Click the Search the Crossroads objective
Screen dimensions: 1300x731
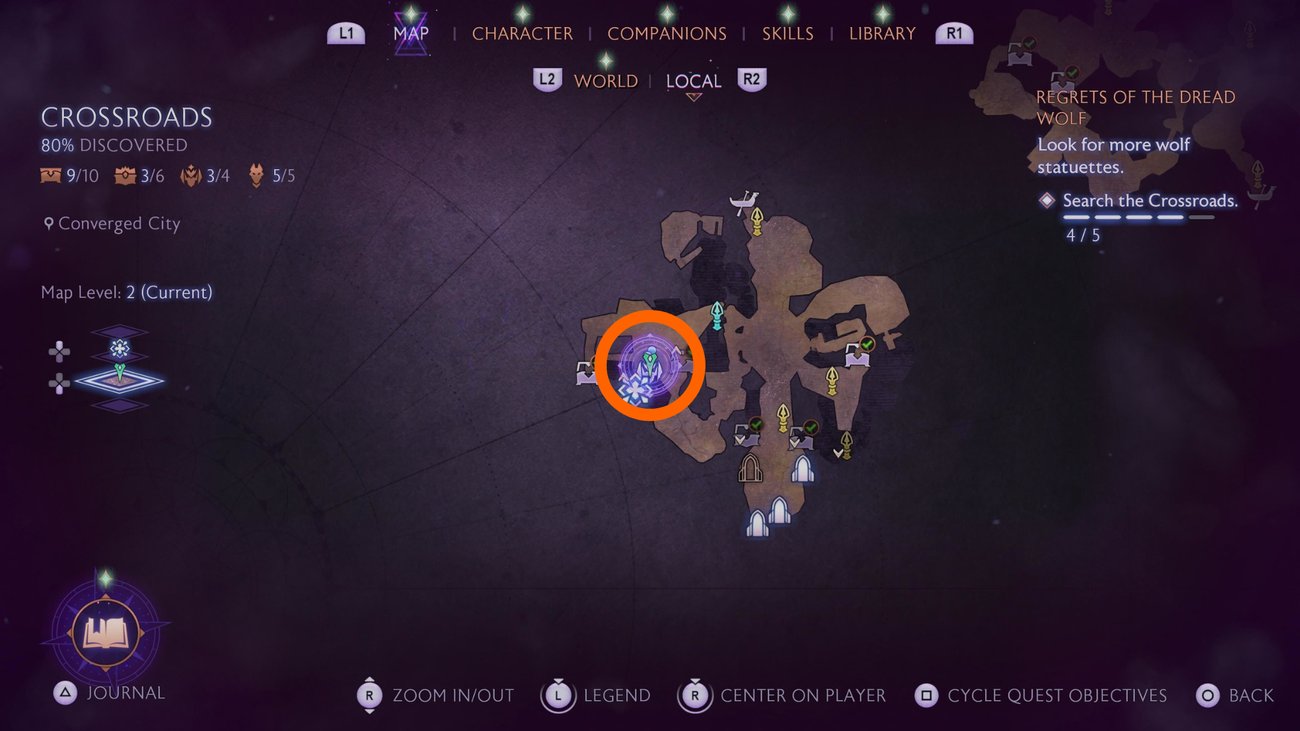pyautogui.click(x=1150, y=201)
